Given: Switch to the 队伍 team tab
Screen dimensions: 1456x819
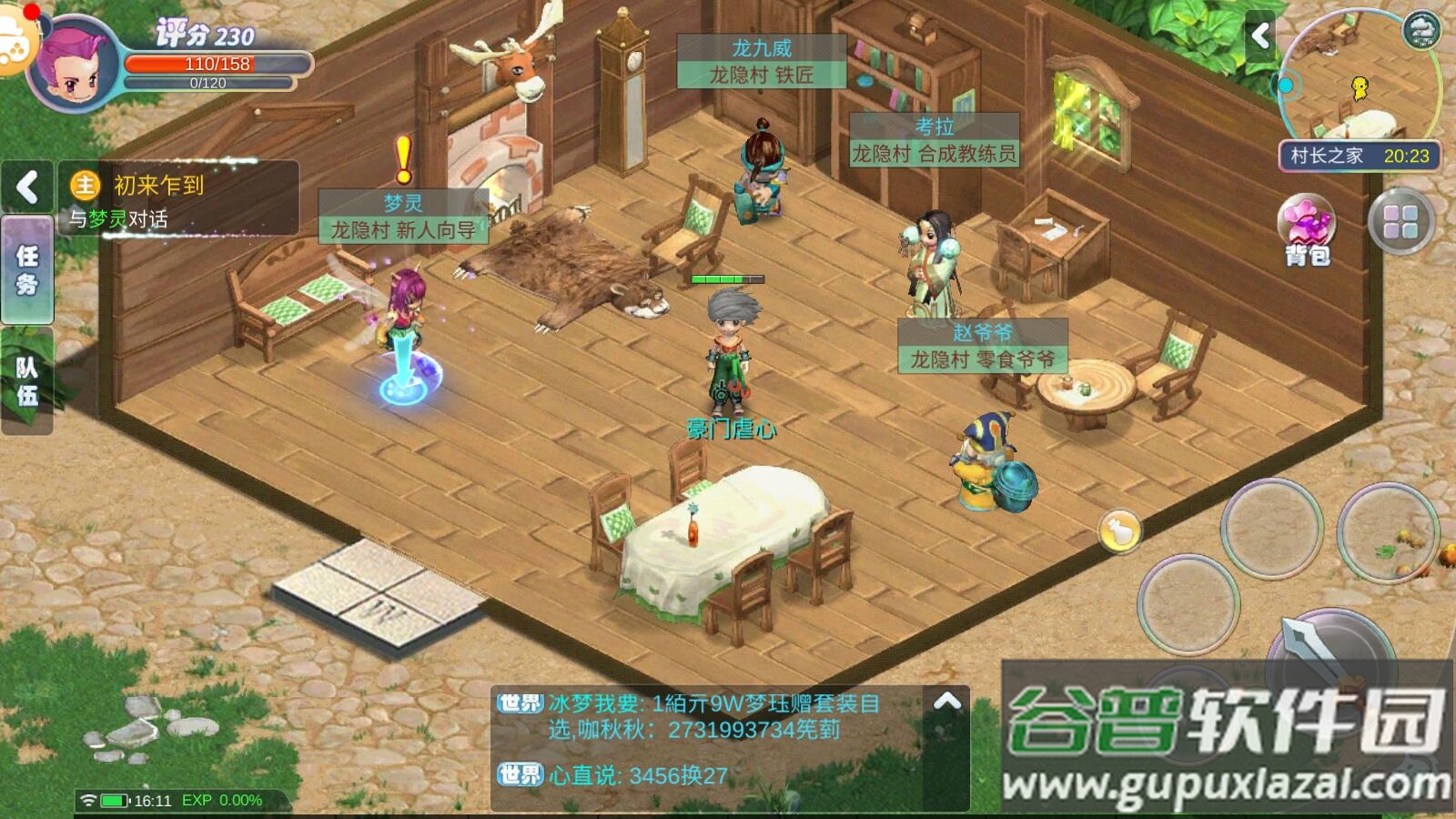Looking at the screenshot, I should click(27, 381).
